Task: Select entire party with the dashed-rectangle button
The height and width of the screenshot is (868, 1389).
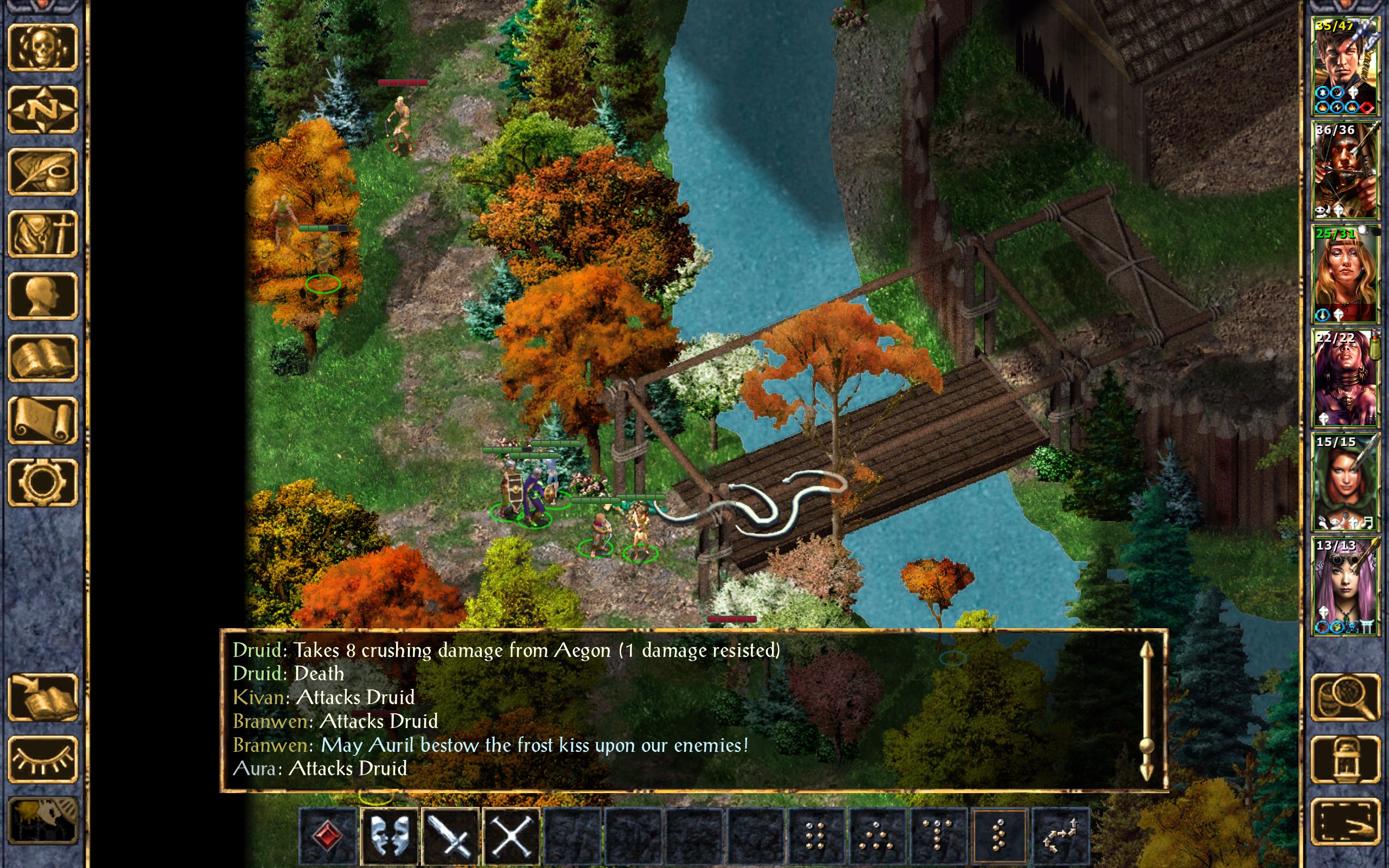Action: tap(1345, 821)
